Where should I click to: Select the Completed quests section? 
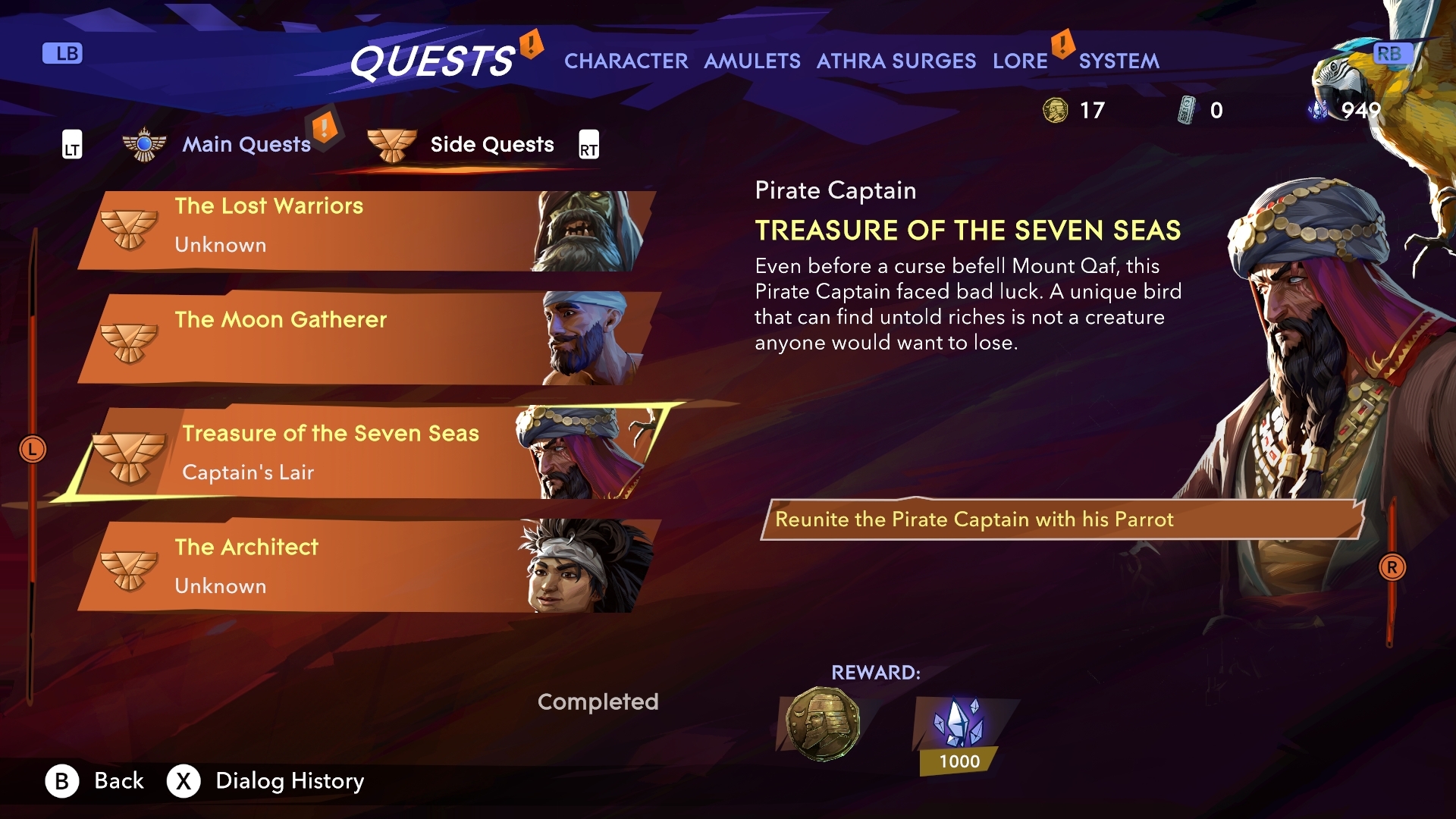tap(598, 701)
